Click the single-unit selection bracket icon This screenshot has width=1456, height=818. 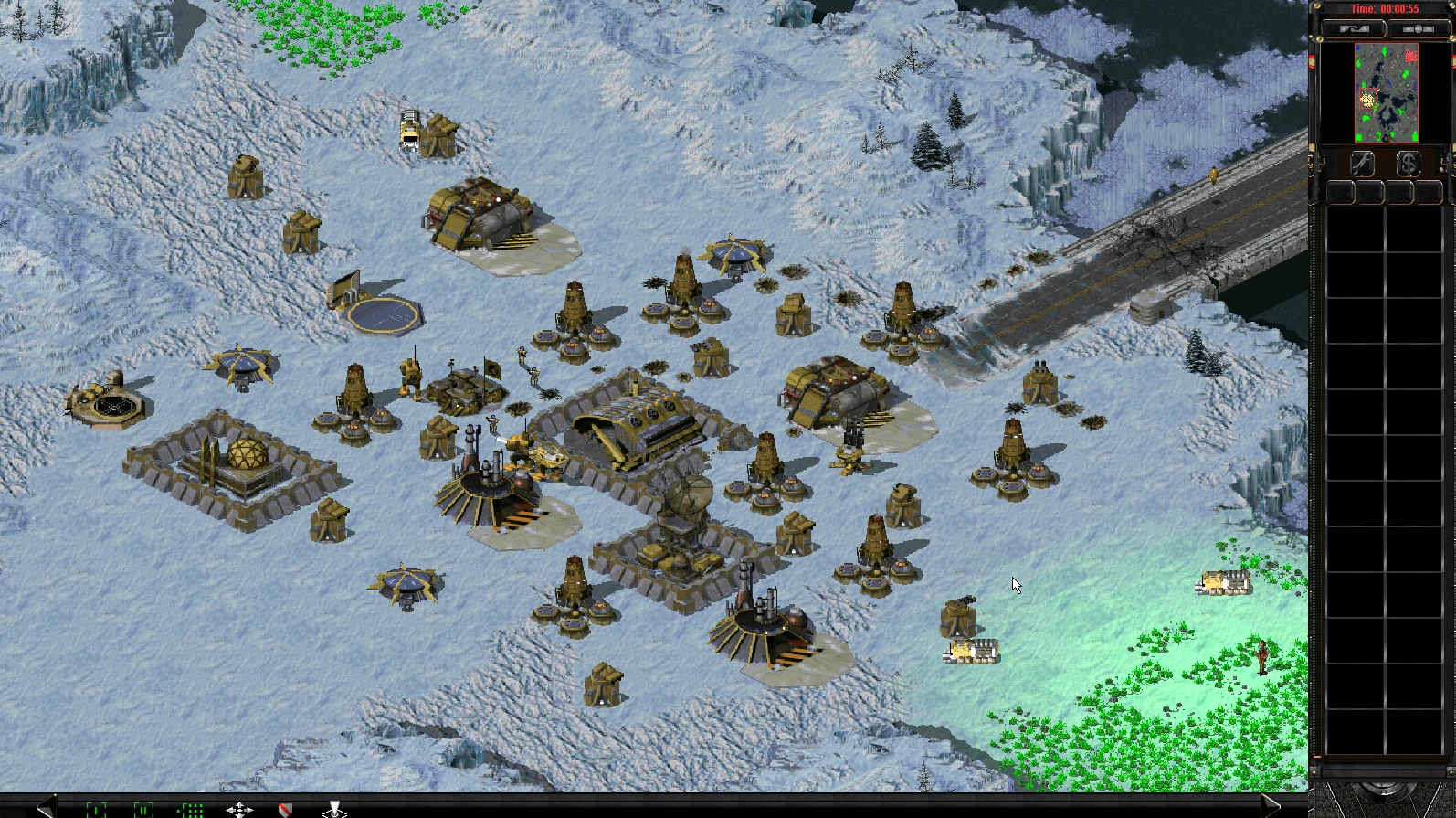(97, 810)
